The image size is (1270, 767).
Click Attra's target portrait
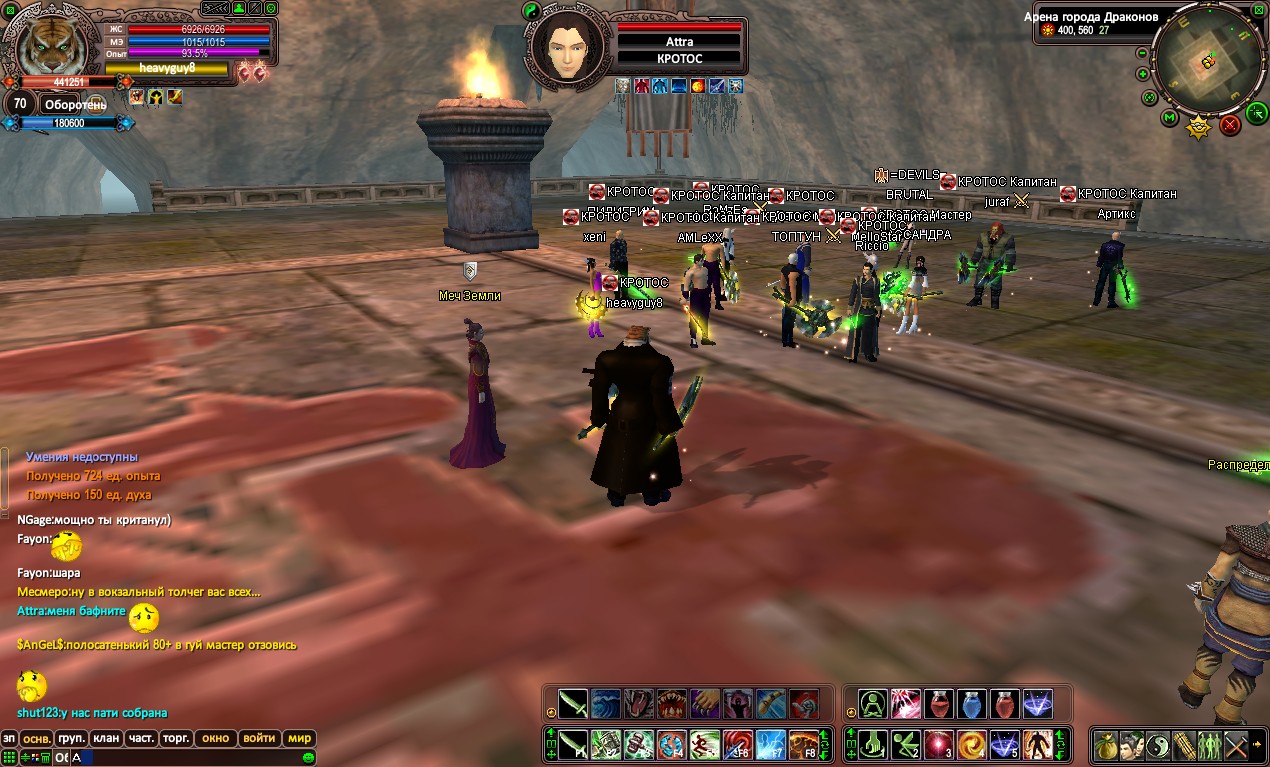pyautogui.click(x=566, y=47)
